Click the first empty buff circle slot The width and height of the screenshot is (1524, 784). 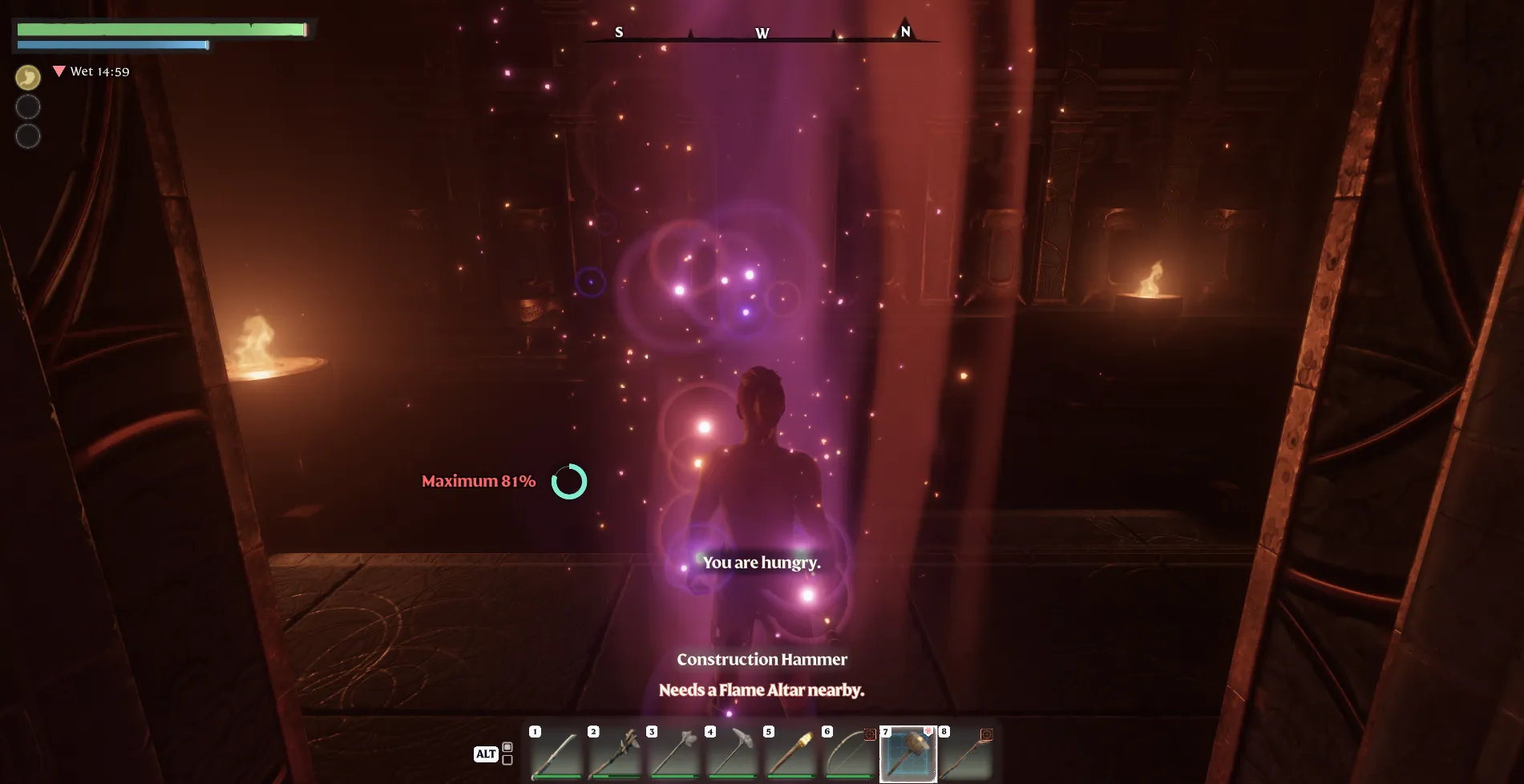pyautogui.click(x=27, y=107)
